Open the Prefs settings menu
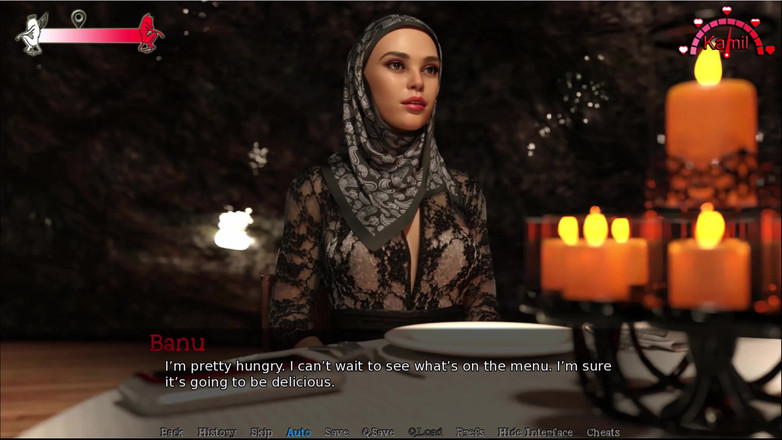Image resolution: width=782 pixels, height=440 pixels. [470, 432]
